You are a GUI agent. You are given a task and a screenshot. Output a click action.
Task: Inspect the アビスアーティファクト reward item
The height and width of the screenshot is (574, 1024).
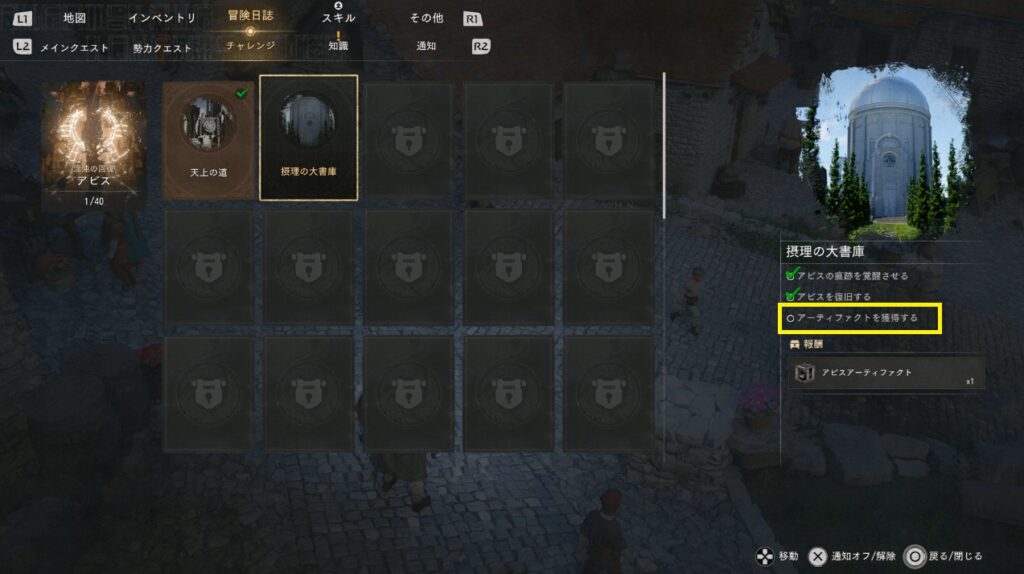[886, 373]
